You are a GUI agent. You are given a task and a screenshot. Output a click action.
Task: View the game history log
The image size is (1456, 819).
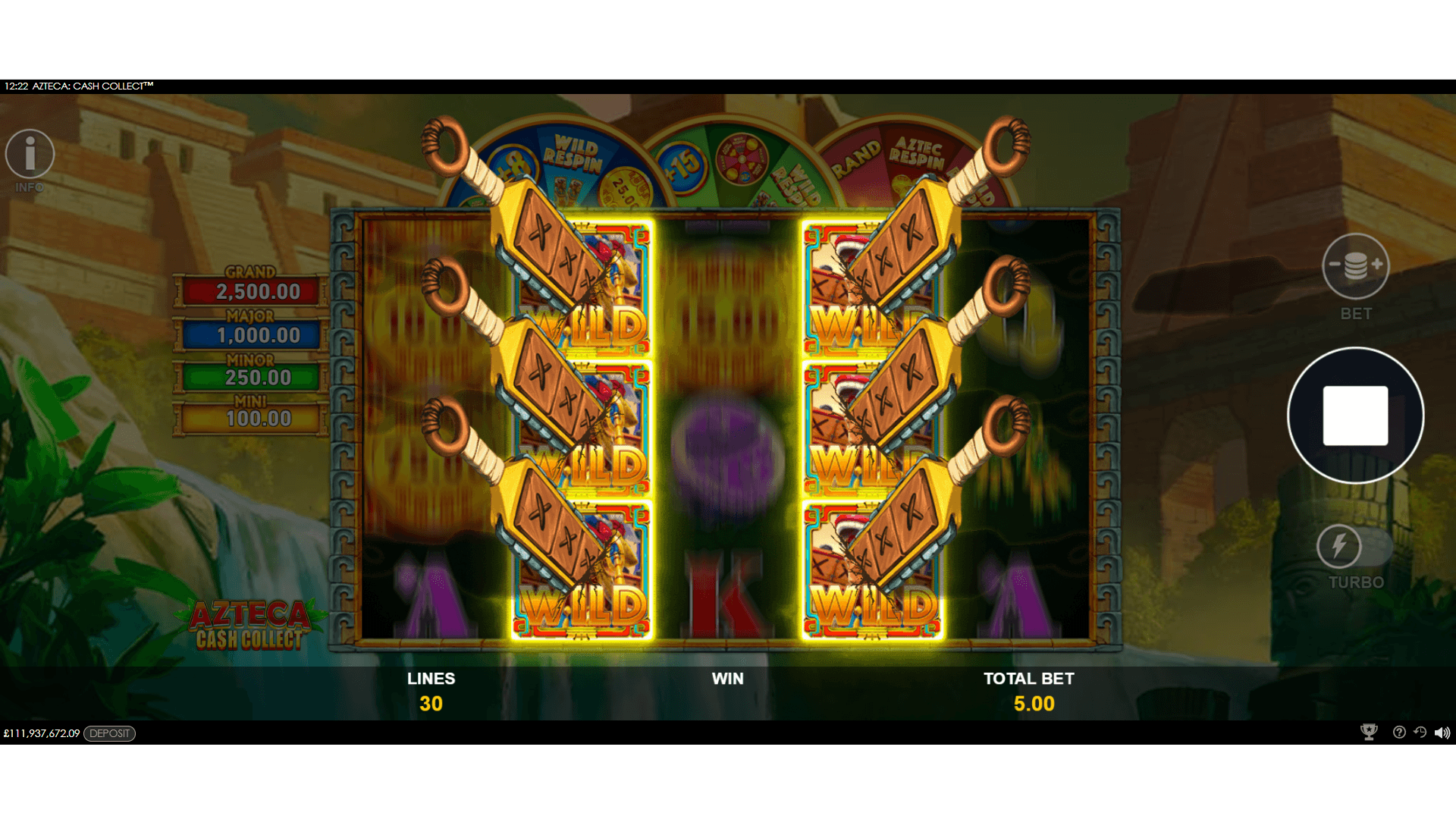tap(1421, 733)
